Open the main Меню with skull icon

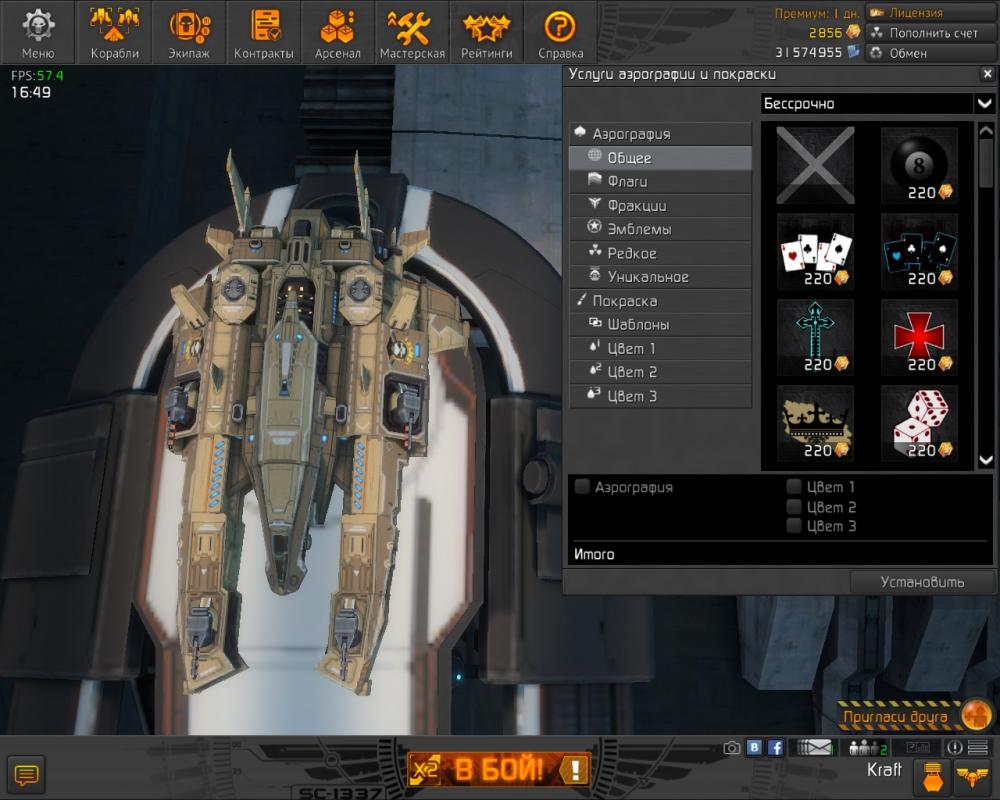[x=38, y=32]
